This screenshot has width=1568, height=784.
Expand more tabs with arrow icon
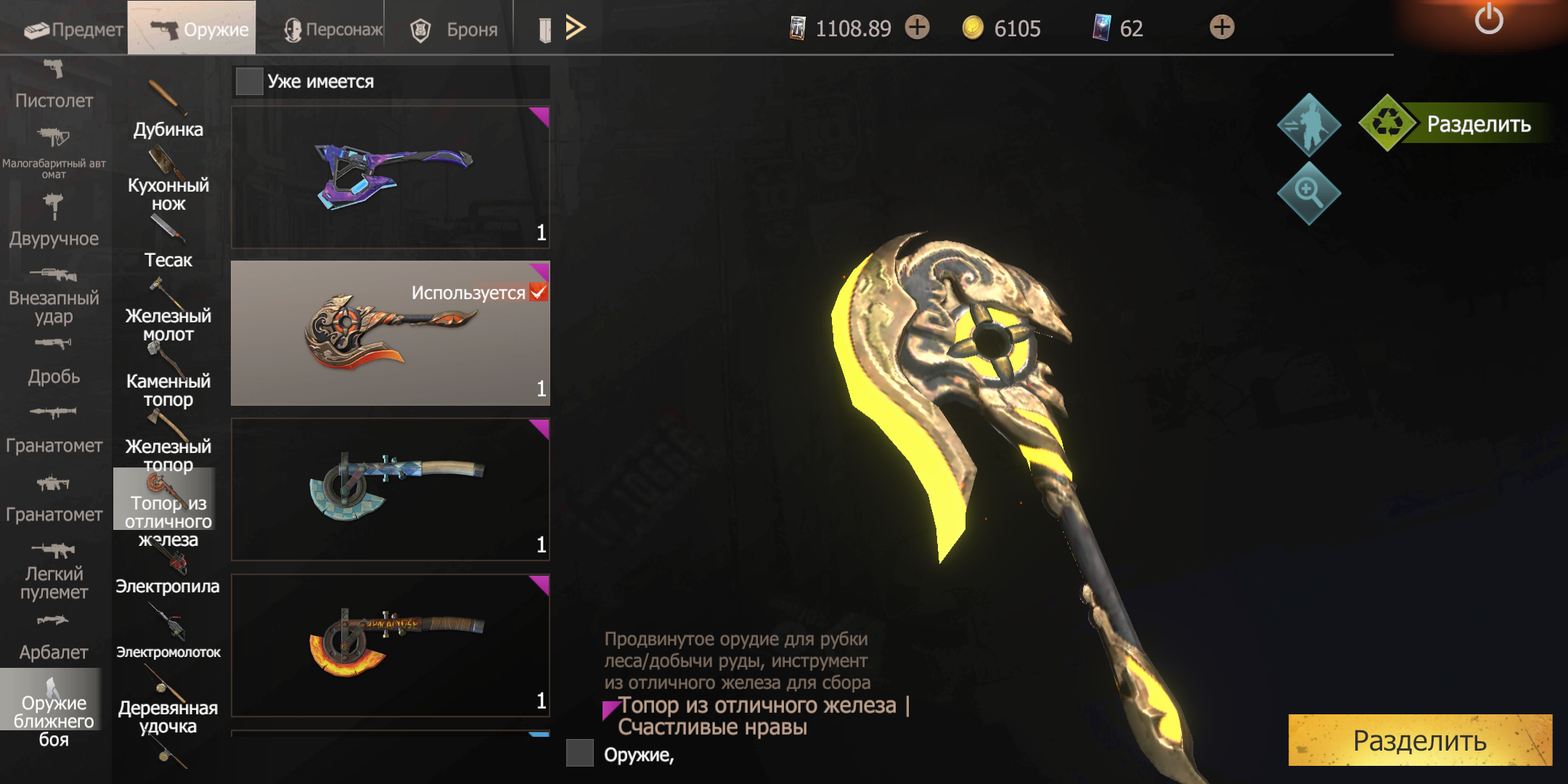pyautogui.click(x=575, y=28)
